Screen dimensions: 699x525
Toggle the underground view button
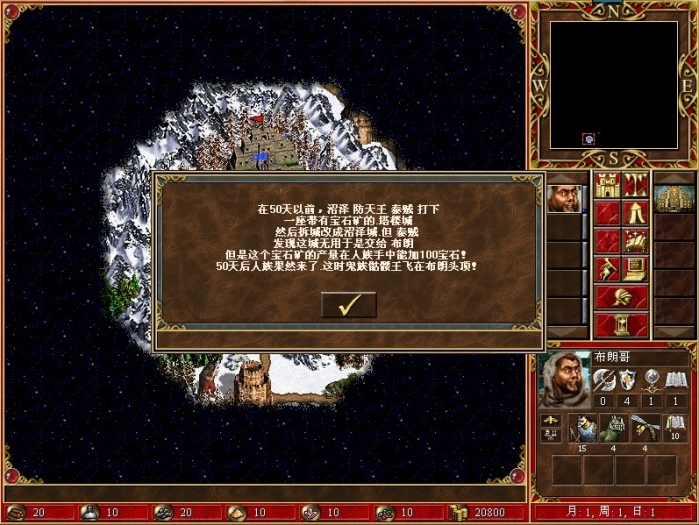coord(636,185)
